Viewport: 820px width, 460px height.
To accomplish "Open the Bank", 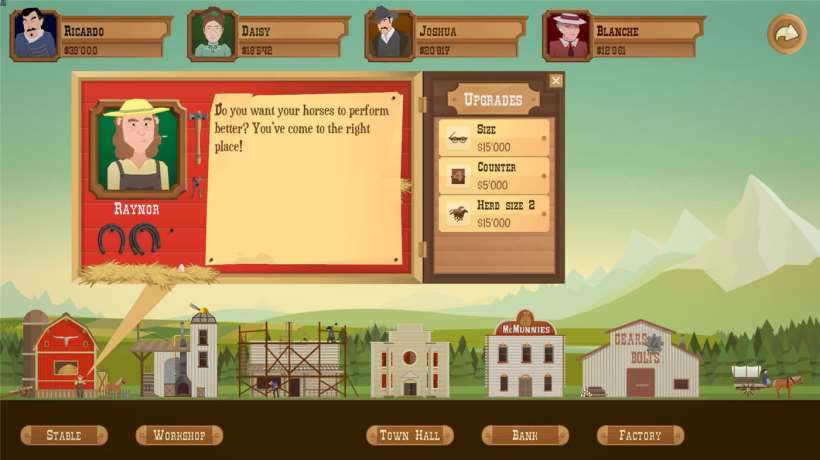I will (x=525, y=435).
